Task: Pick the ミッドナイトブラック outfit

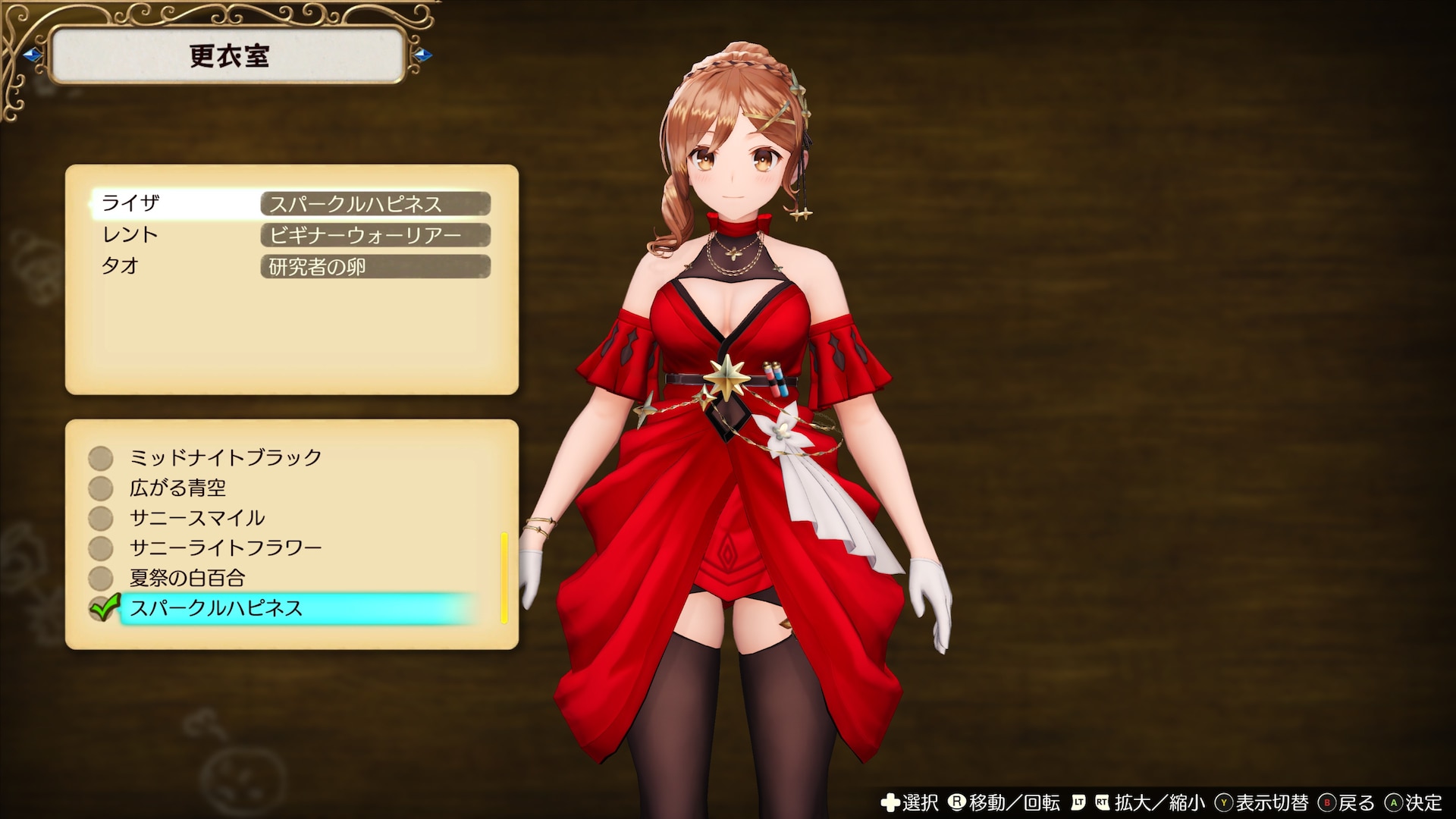Action: (x=225, y=457)
